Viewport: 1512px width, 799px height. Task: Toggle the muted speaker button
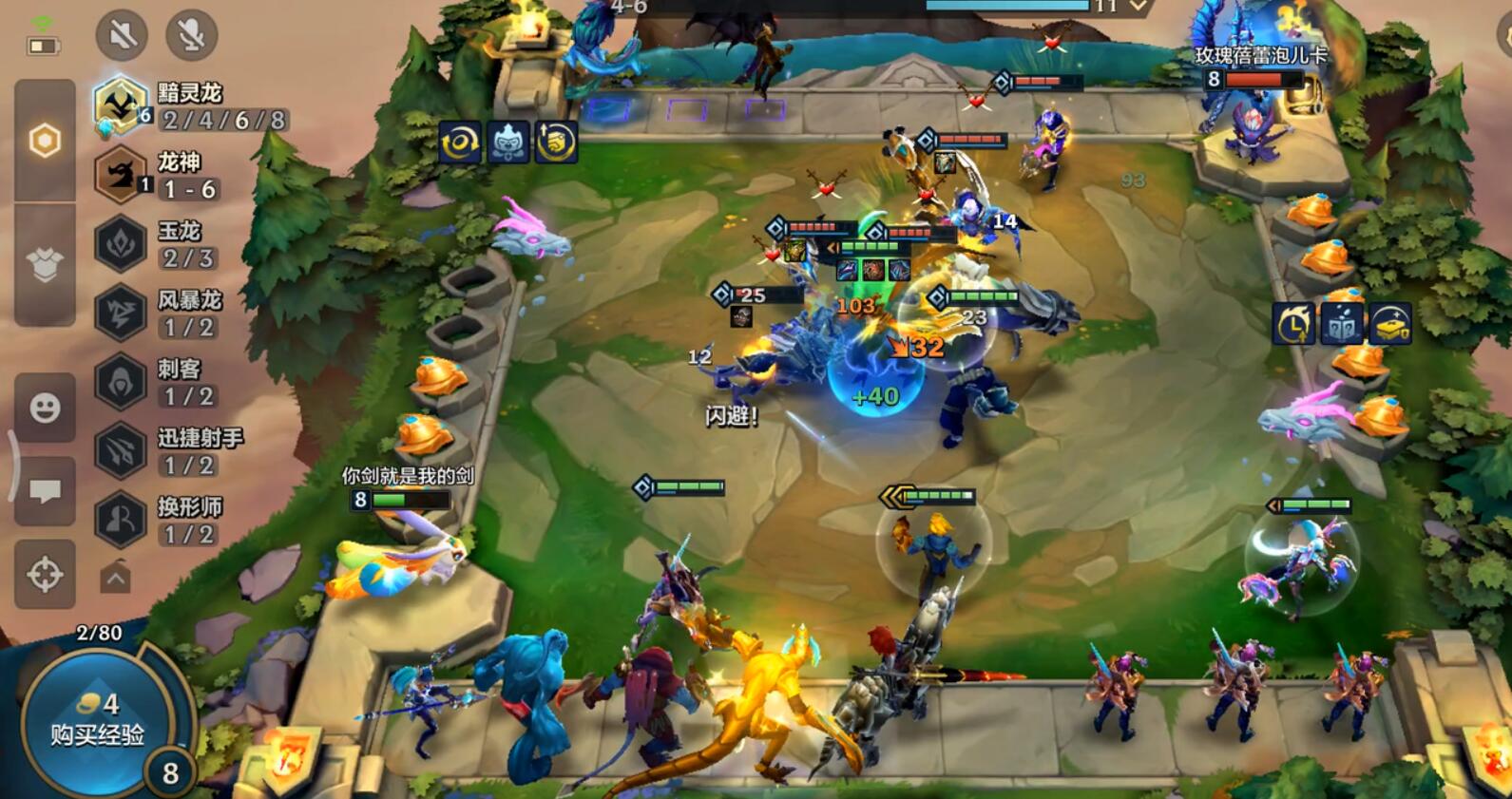click(x=122, y=36)
